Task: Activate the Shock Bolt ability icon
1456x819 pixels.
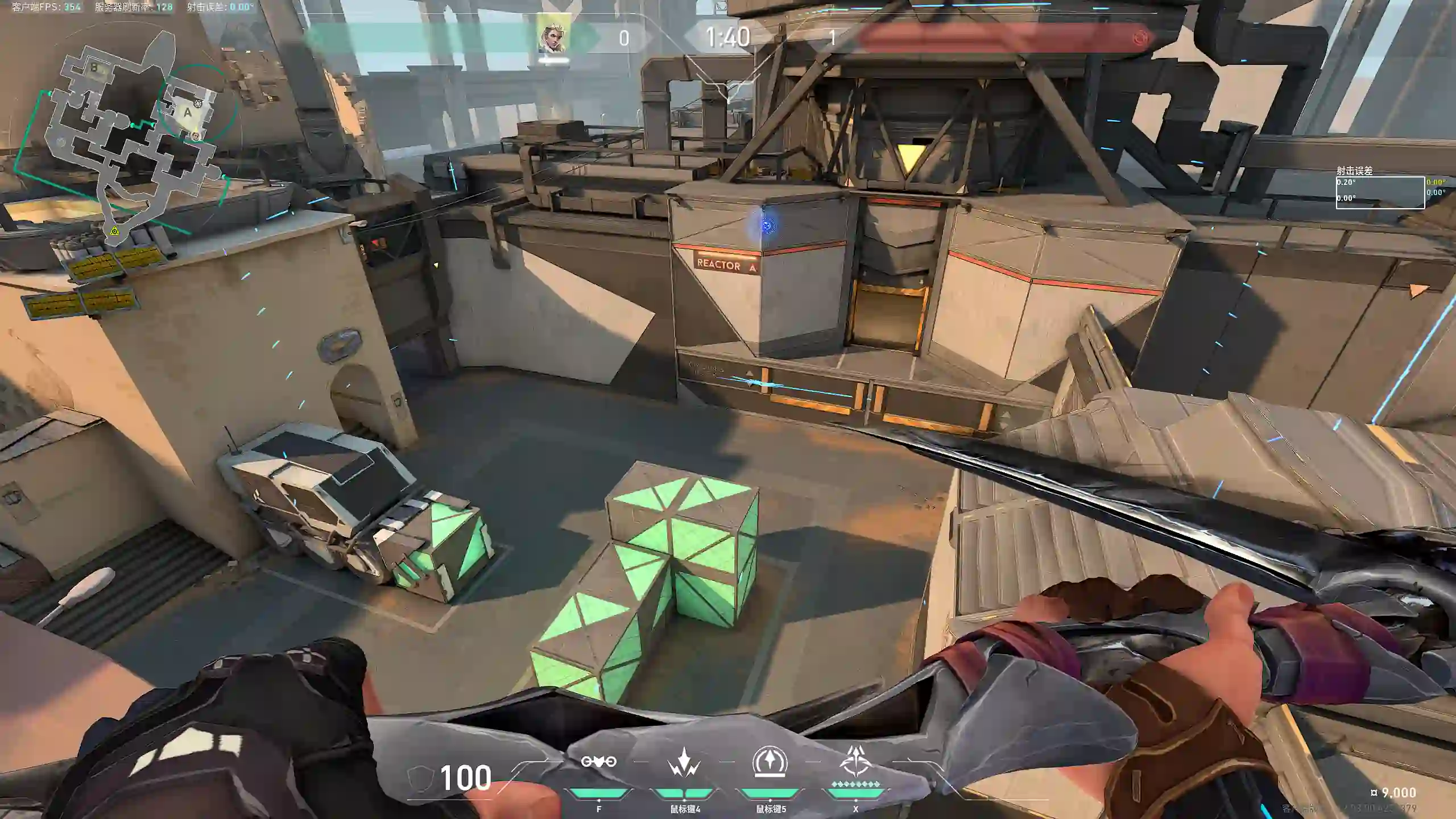Action: (x=684, y=762)
